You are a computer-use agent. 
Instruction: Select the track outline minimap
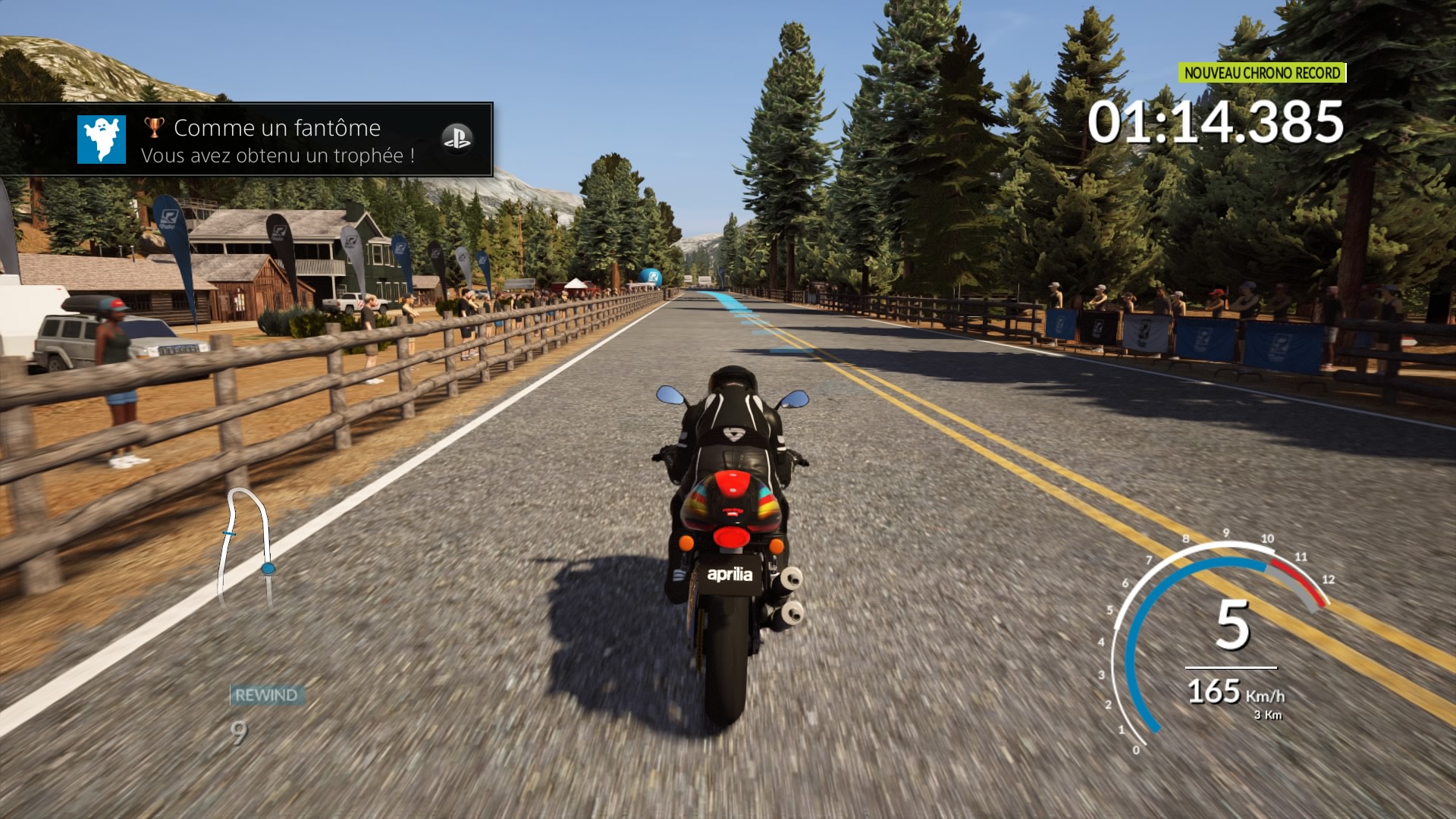(x=245, y=546)
